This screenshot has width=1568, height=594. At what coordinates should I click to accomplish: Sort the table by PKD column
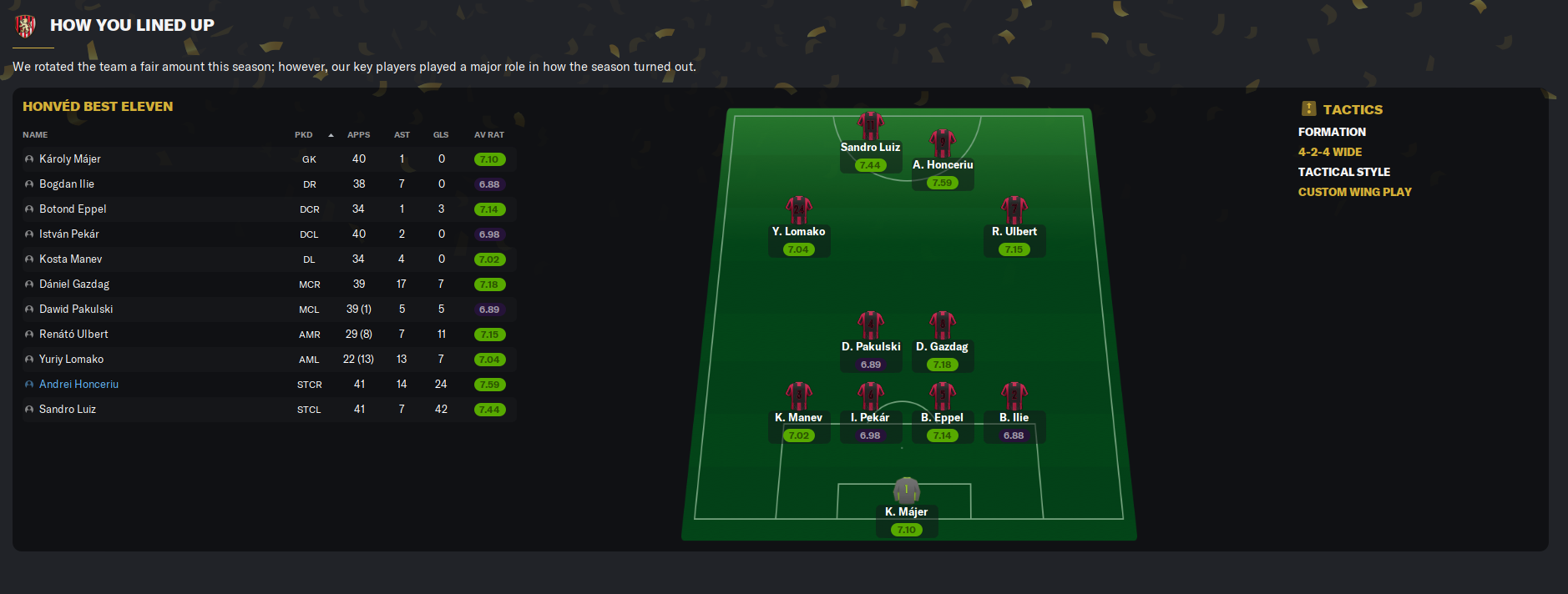coord(304,135)
